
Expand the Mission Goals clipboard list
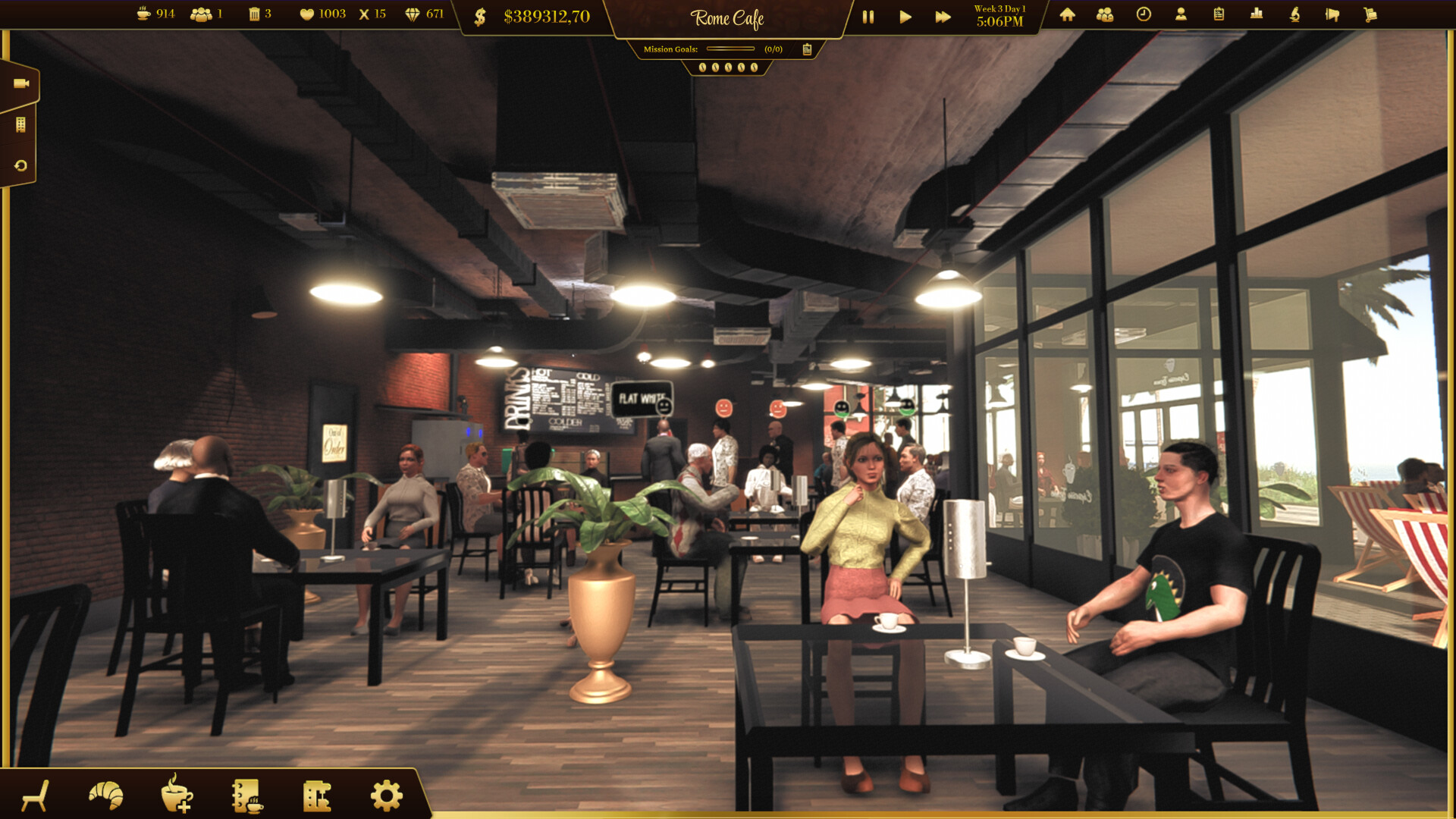tap(806, 49)
